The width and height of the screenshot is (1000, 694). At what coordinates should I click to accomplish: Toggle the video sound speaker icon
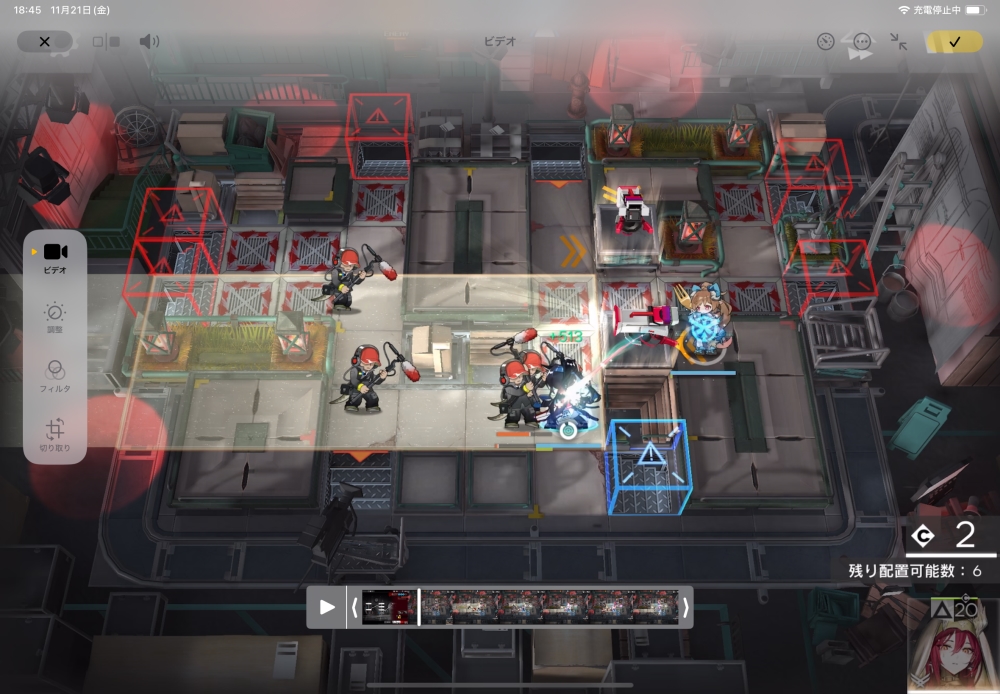pos(149,42)
